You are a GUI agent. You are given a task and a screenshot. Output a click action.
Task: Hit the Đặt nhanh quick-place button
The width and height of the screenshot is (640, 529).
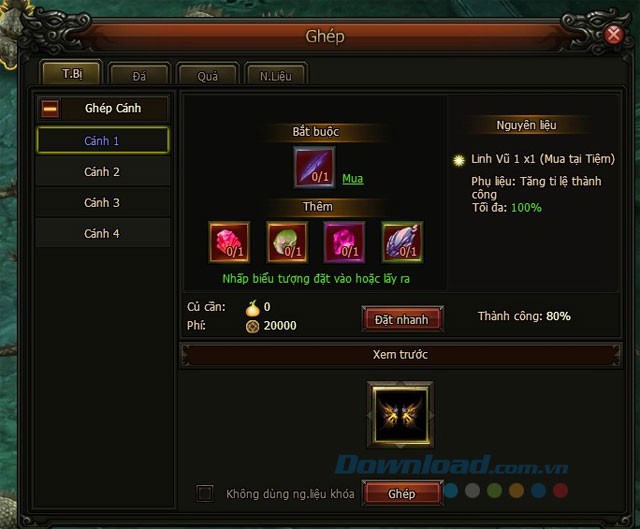coord(401,319)
